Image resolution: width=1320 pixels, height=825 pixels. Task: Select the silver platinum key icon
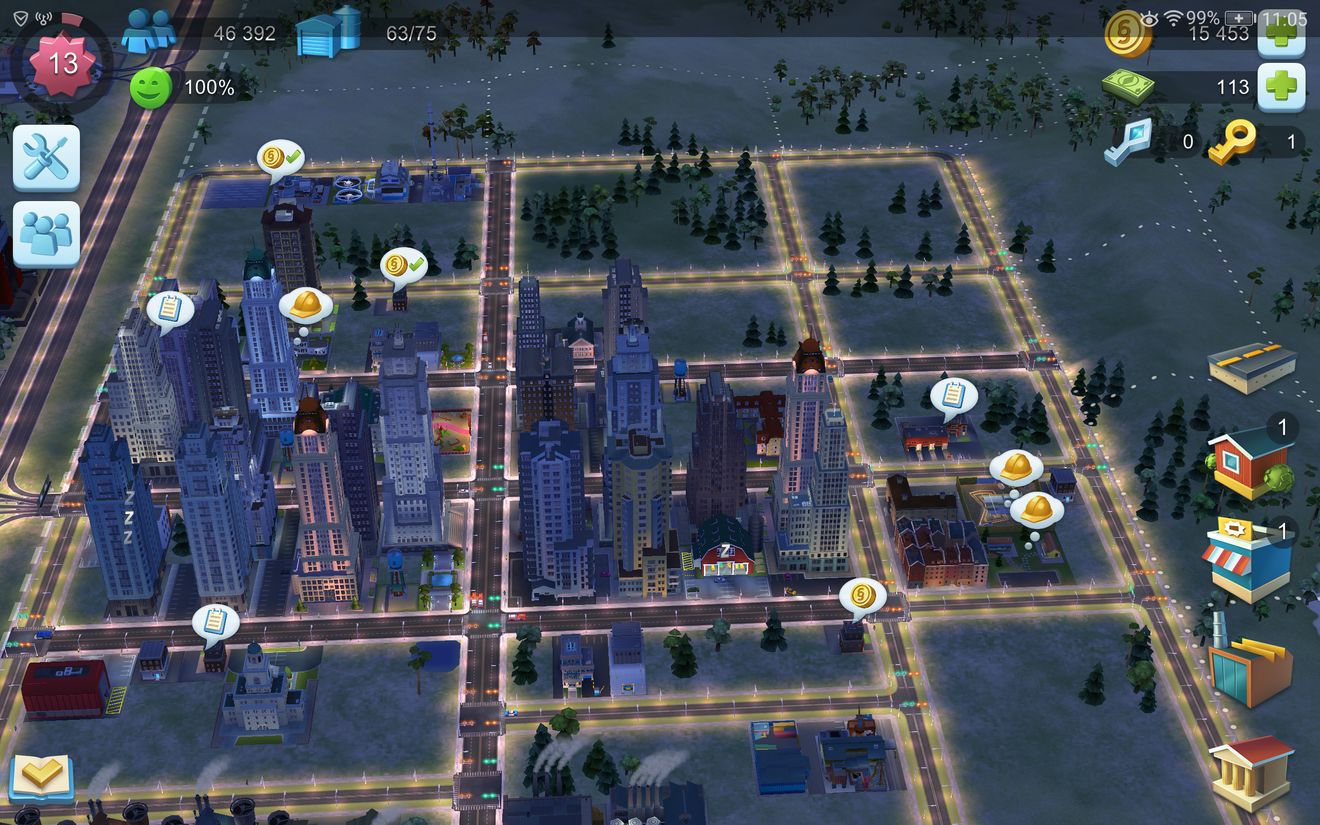click(x=1128, y=141)
